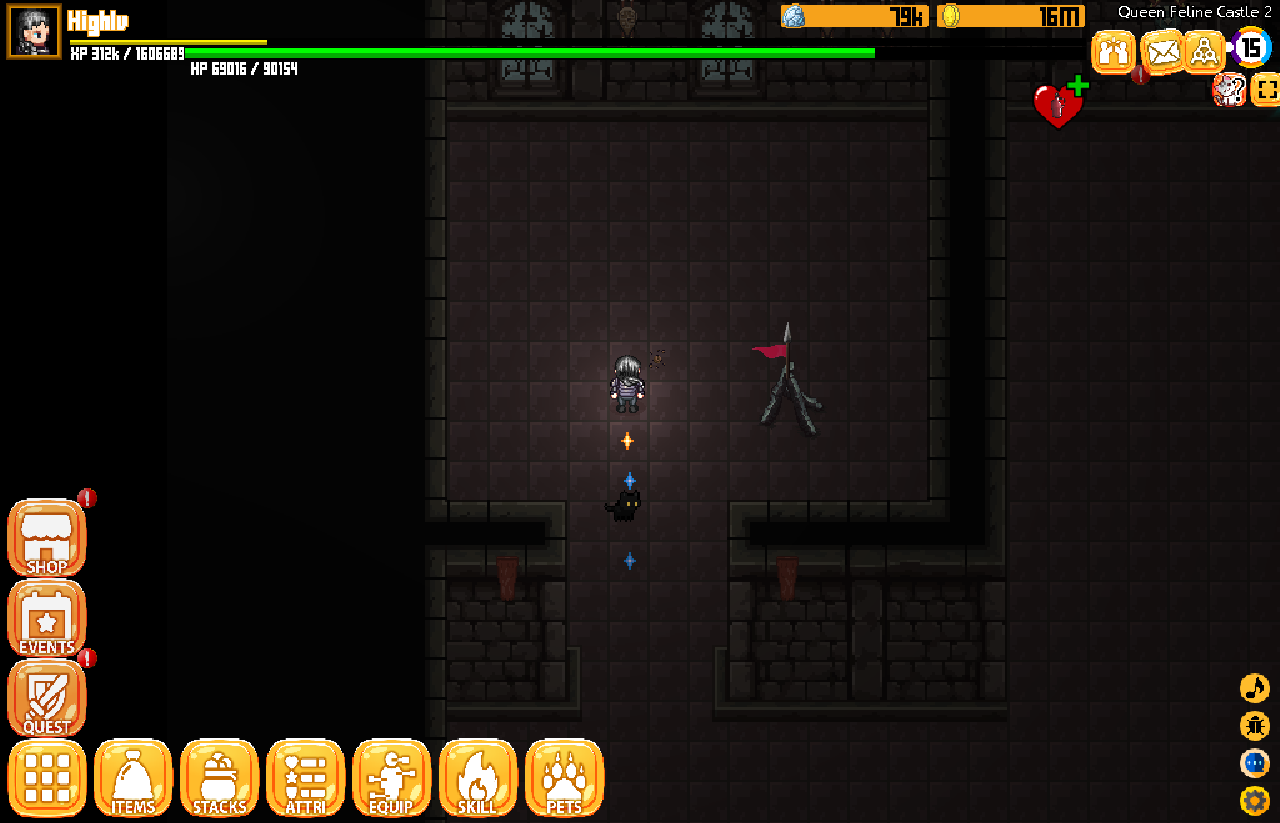Show the Attri attributes panel
This screenshot has width=1280, height=823.
tap(305, 778)
